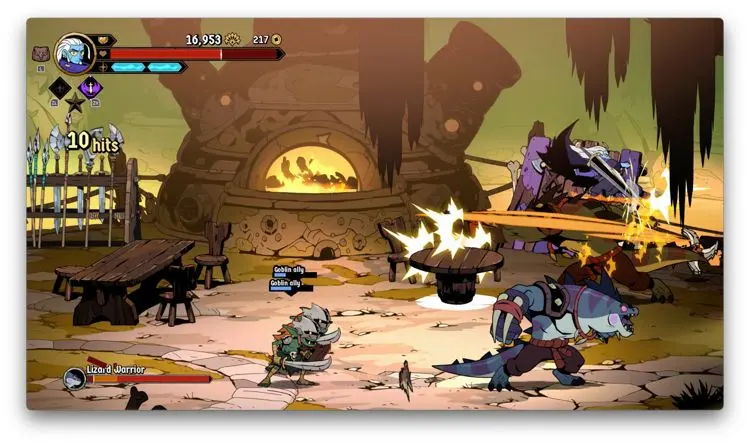Select the brown backpack item icon

pos(41,54)
